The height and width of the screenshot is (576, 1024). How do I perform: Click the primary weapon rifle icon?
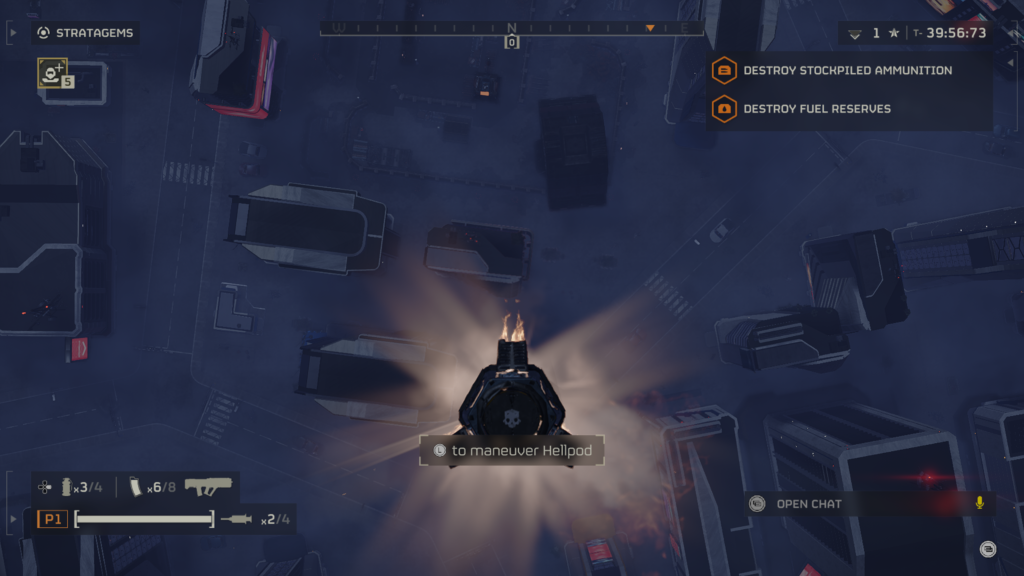click(208, 487)
